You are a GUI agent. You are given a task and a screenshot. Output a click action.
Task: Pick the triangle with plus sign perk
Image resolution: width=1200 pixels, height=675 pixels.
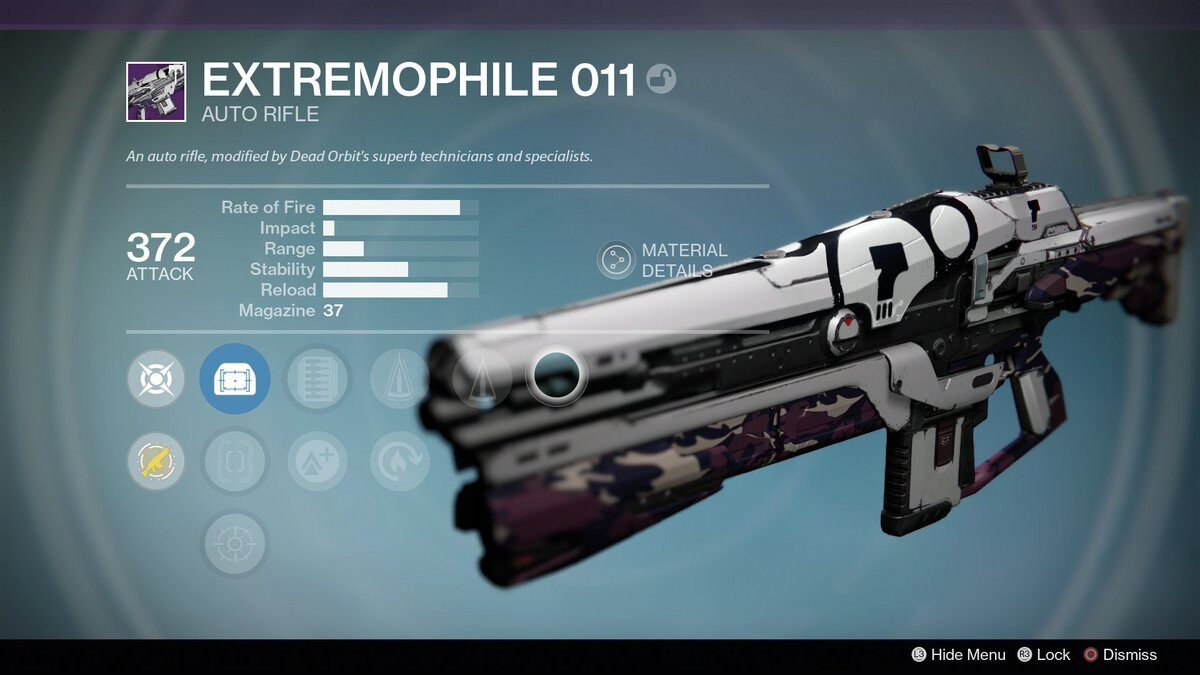(x=317, y=461)
